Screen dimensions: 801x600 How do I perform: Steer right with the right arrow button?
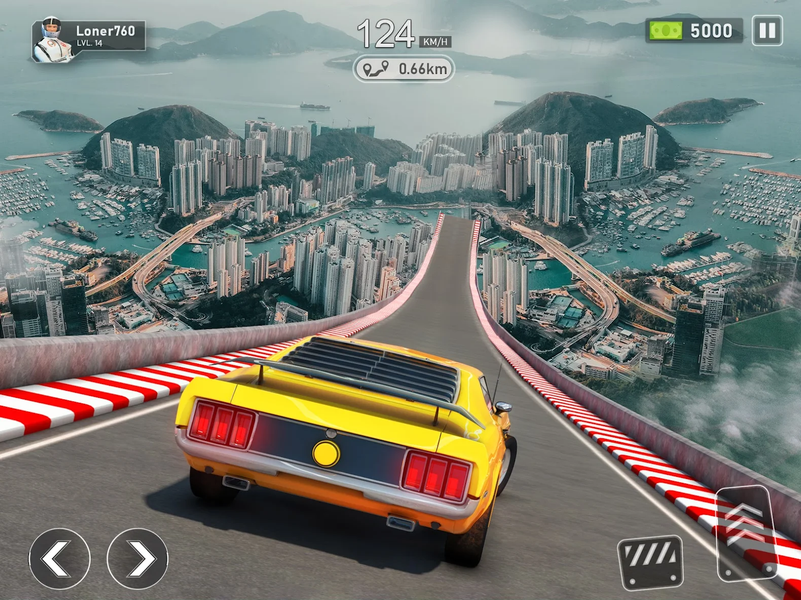click(x=137, y=558)
